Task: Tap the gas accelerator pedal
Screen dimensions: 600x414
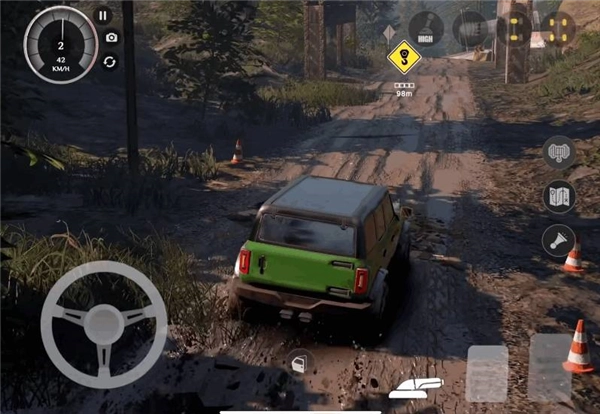Action: 549,366
